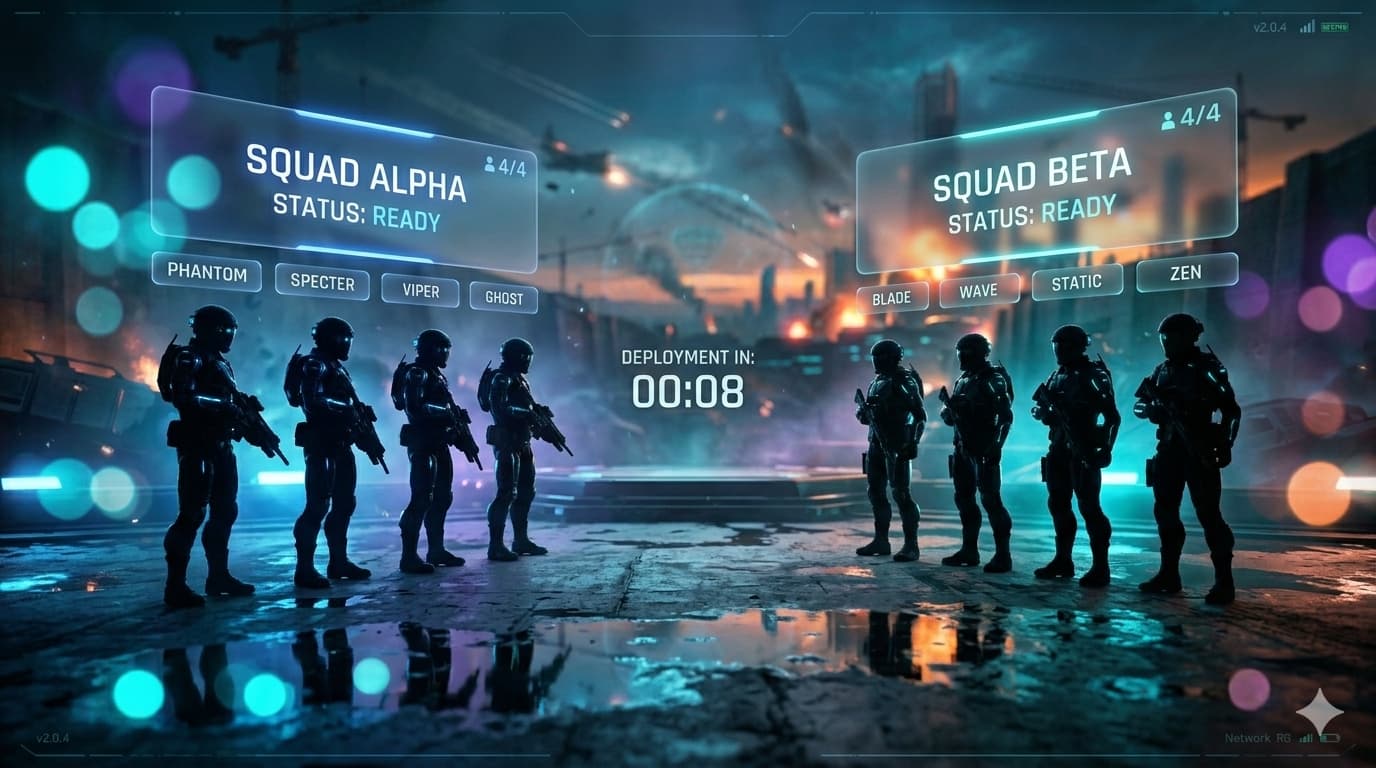Image resolution: width=1376 pixels, height=768 pixels.
Task: Click the deployment countdown timer showing 00:08
Action: pos(687,393)
